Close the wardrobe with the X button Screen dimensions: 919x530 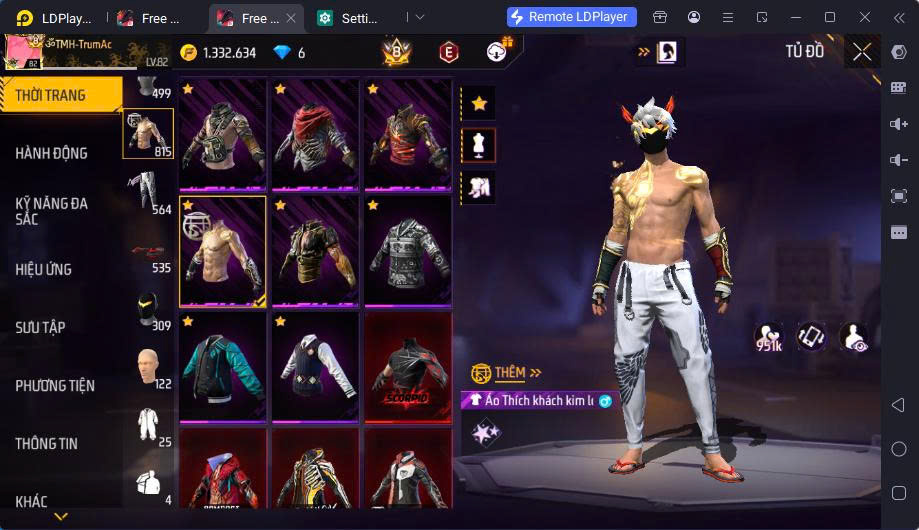point(862,51)
